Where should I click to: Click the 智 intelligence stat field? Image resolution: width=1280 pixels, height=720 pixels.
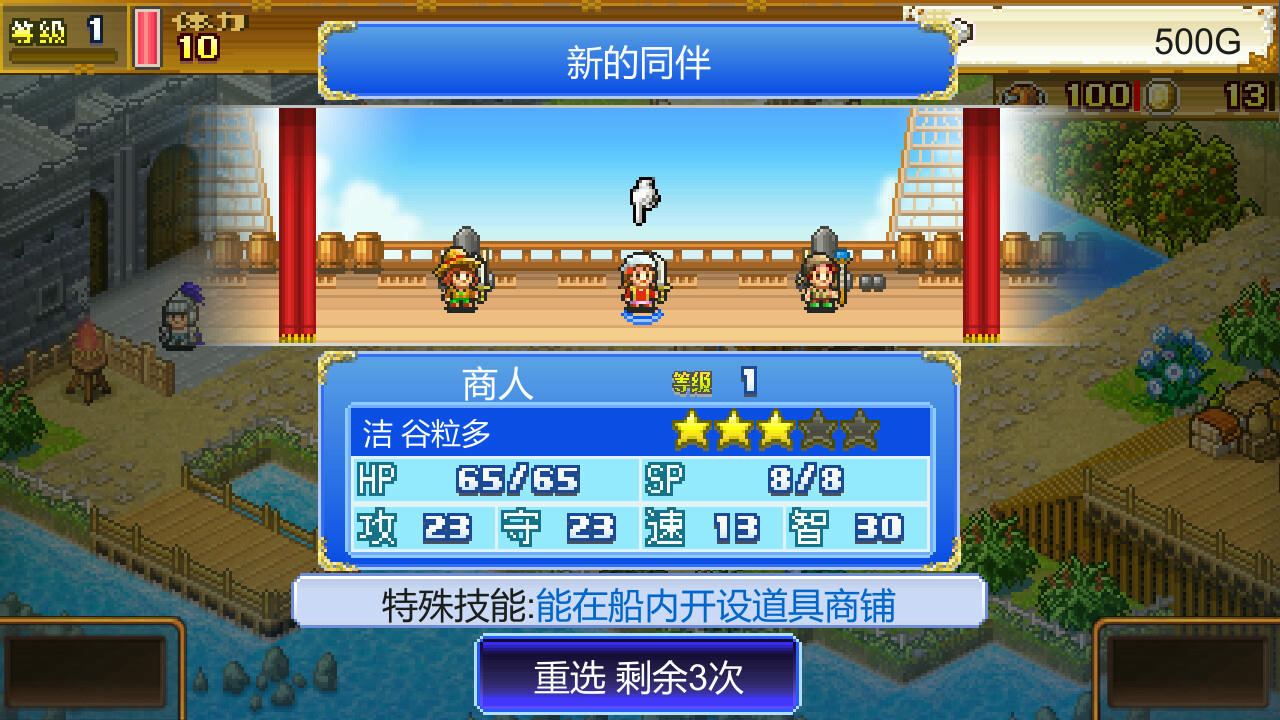843,526
